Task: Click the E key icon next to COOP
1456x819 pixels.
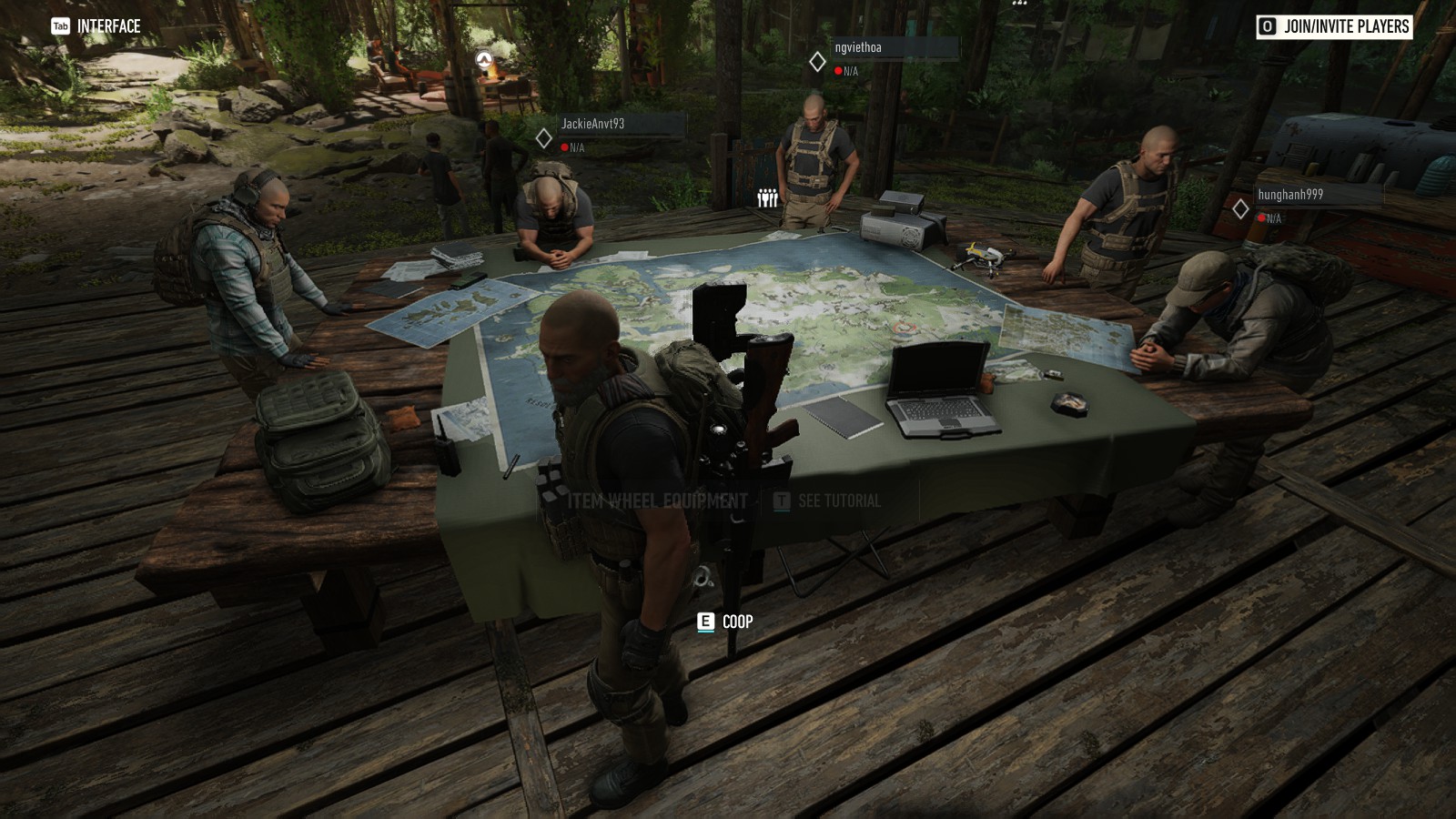Action: pos(705,622)
